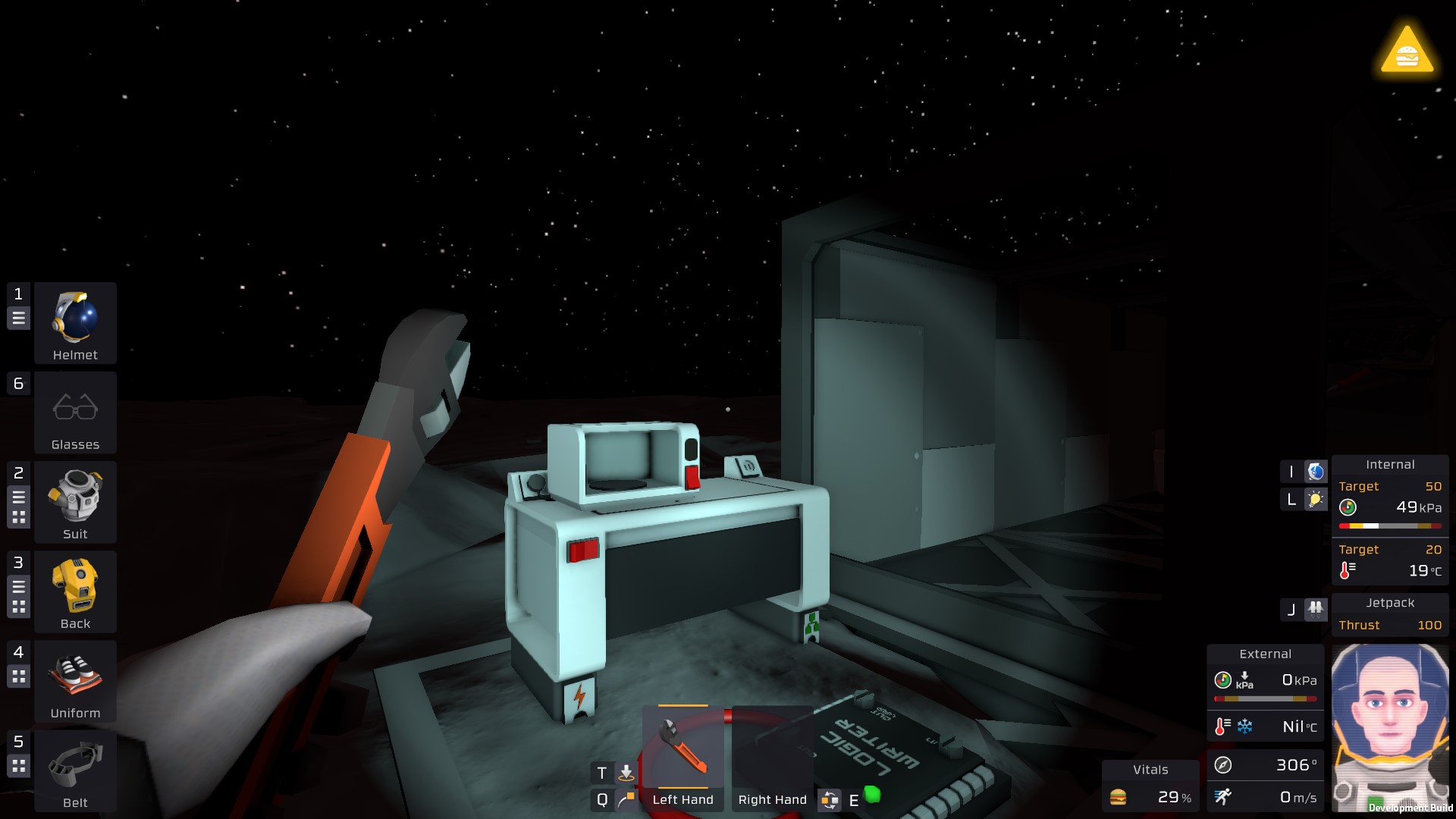Toggle the helmet light icon
Image resolution: width=1456 pixels, height=819 pixels.
[x=1316, y=499]
